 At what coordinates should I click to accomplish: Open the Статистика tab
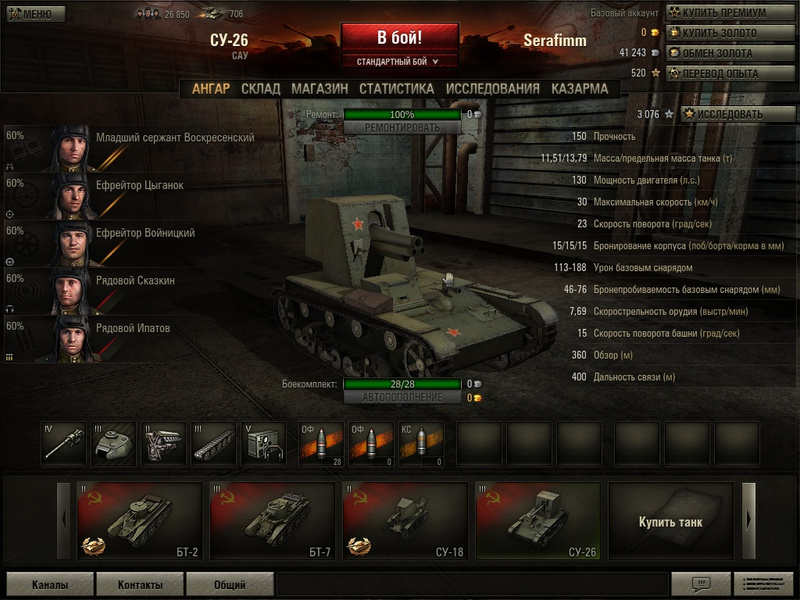click(x=396, y=89)
